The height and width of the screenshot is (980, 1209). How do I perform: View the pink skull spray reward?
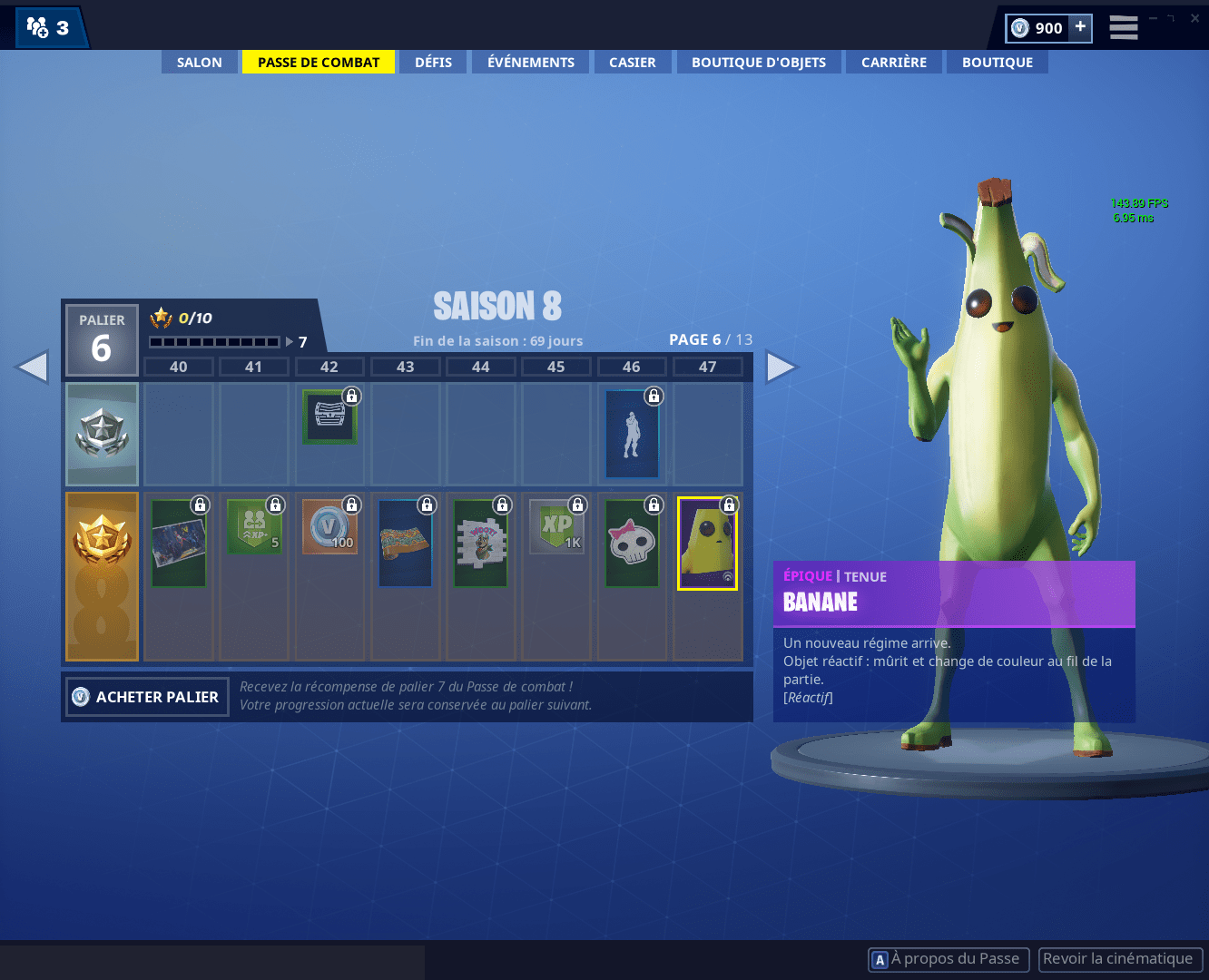(632, 543)
